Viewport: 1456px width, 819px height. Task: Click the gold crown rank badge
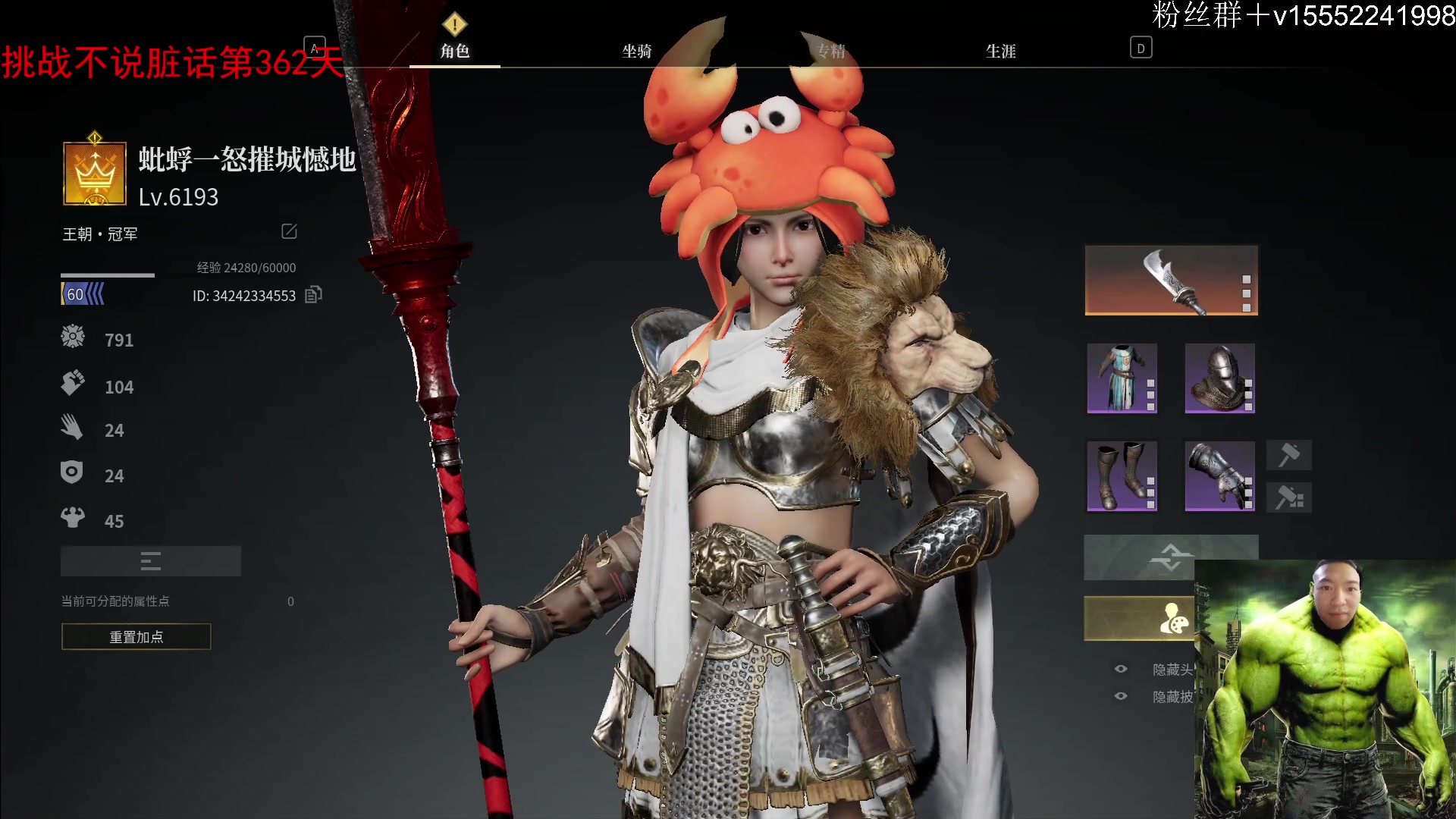point(95,174)
